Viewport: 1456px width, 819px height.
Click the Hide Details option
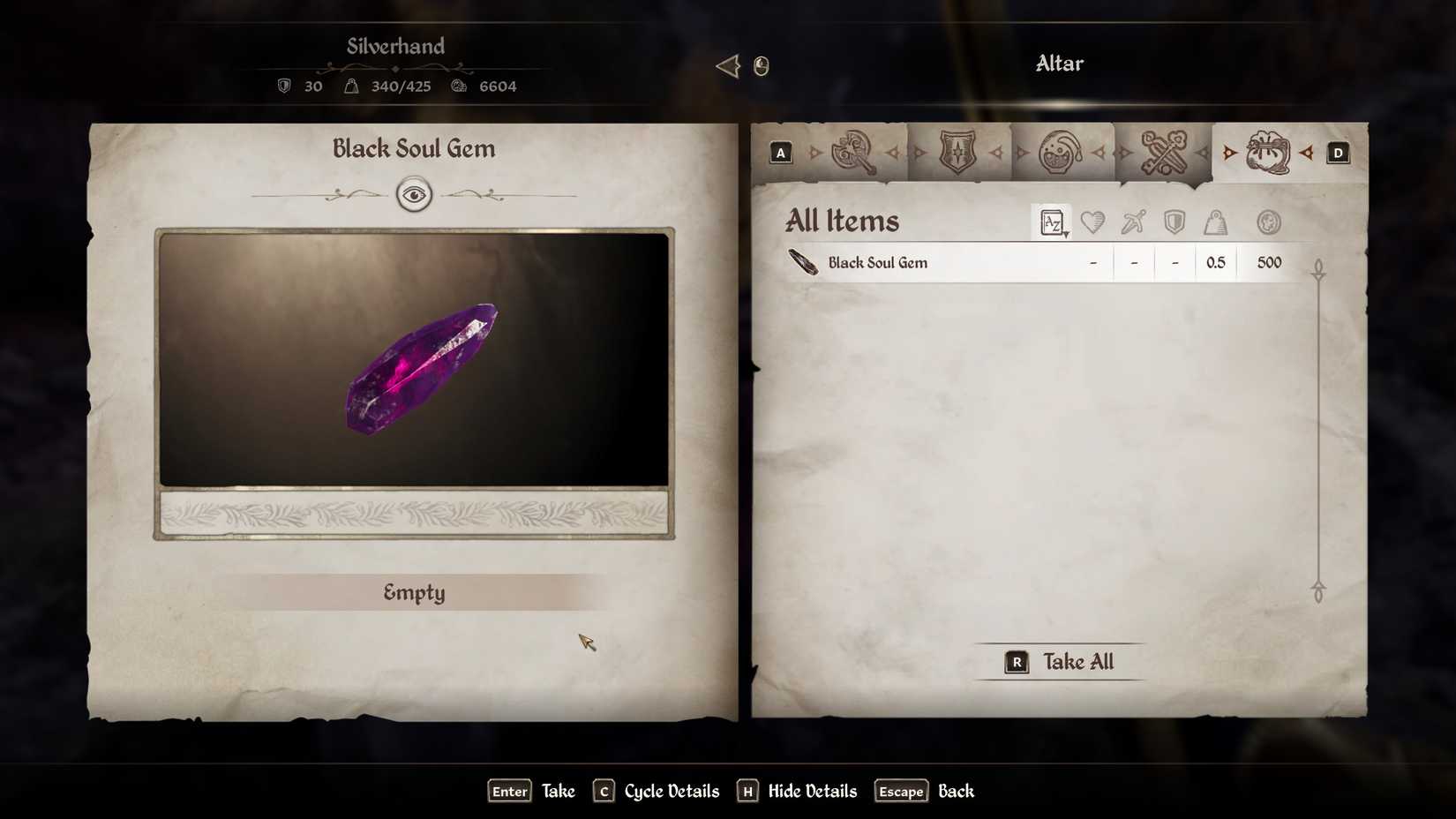811,792
